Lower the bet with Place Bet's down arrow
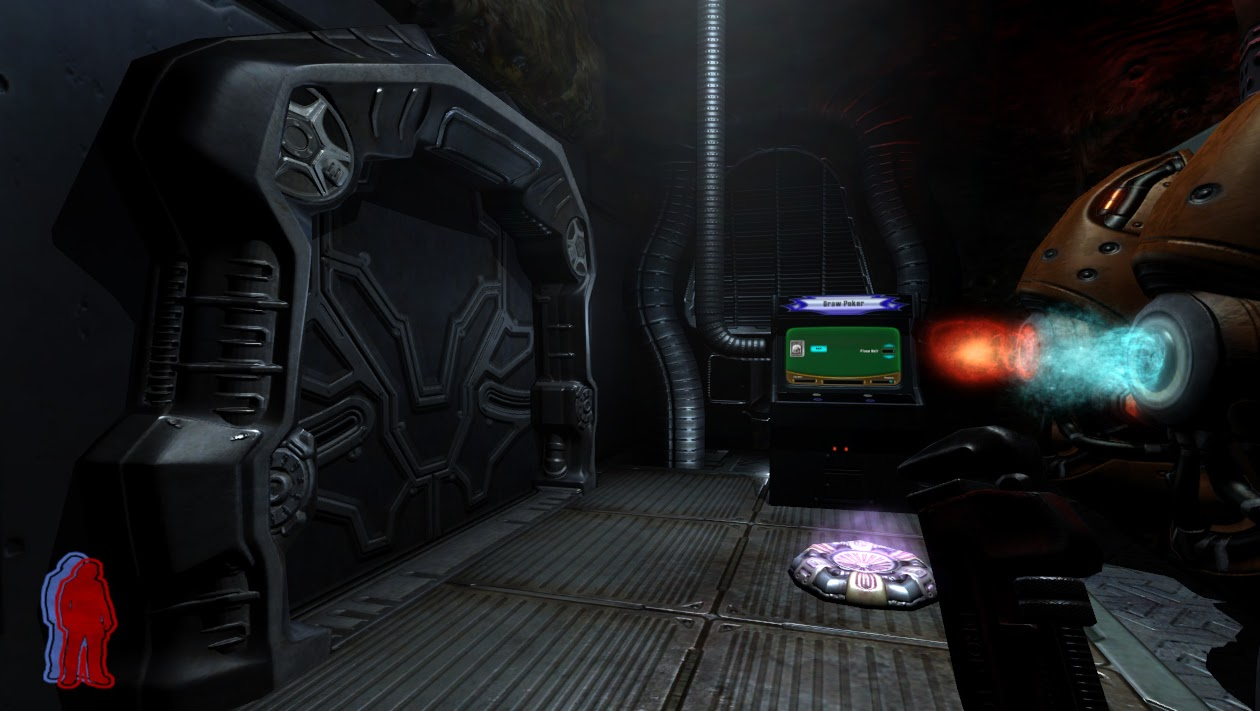The width and height of the screenshot is (1260, 711). point(889,357)
